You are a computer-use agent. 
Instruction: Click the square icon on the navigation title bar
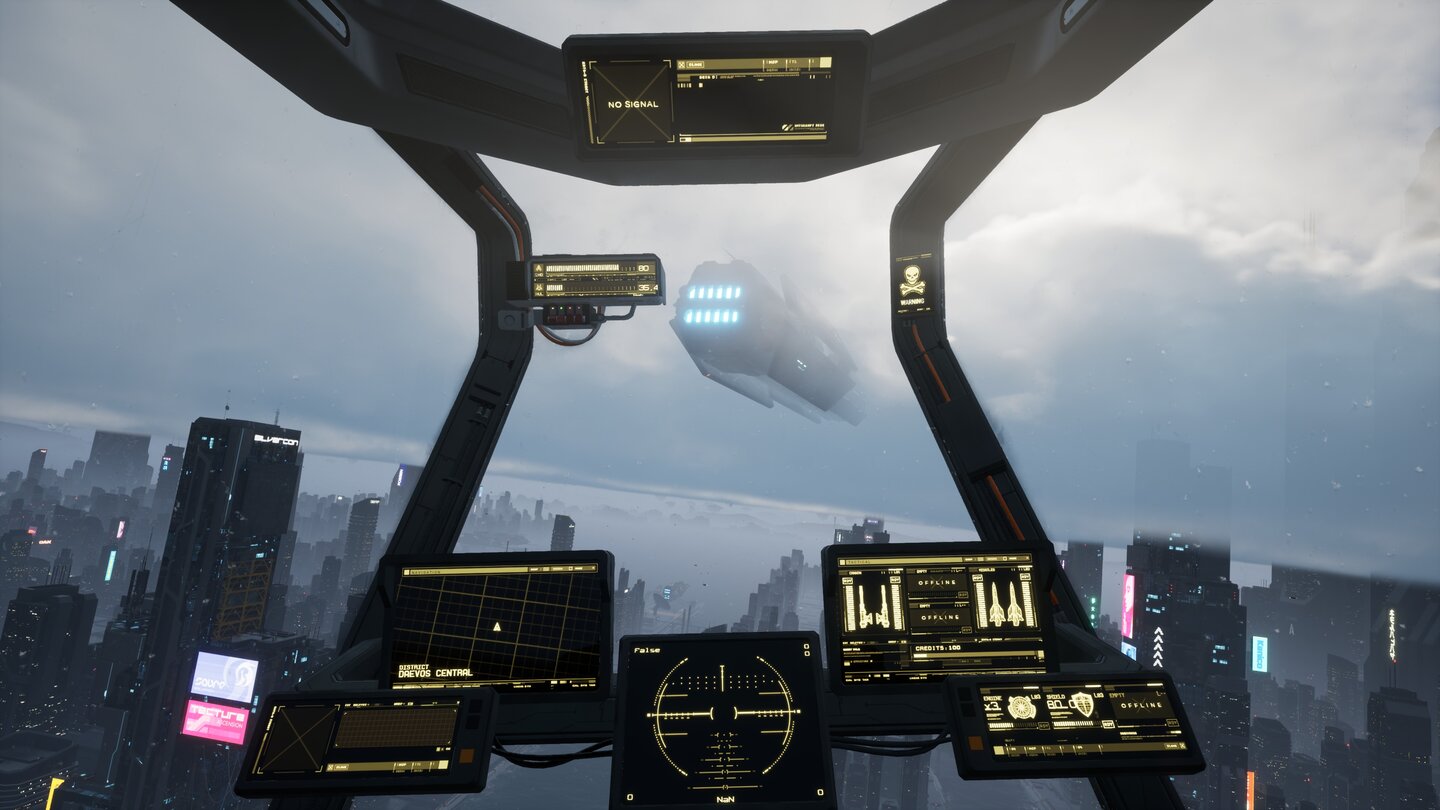[x=570, y=569]
